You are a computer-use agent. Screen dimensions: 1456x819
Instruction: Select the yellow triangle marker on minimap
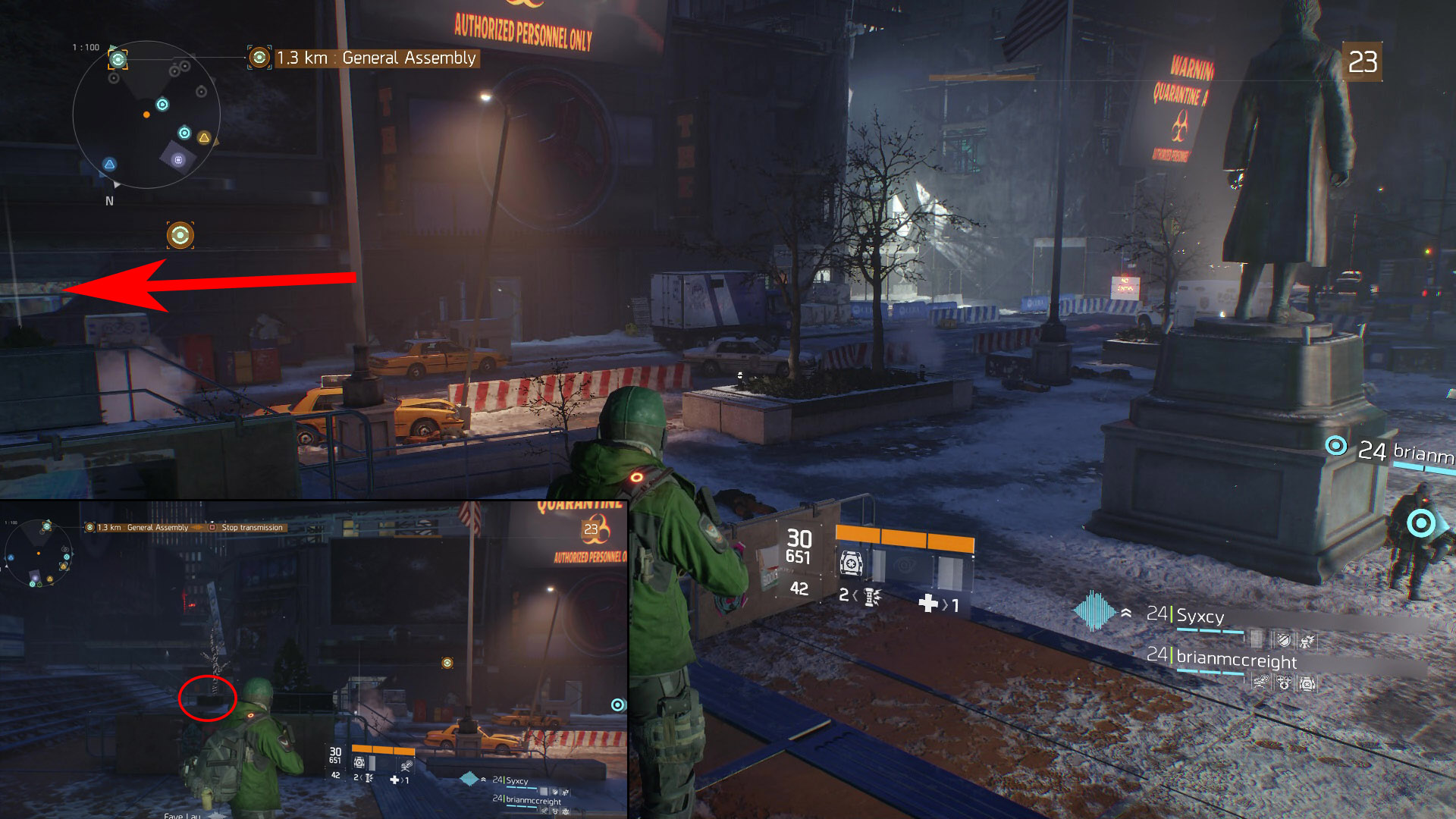[x=204, y=138]
